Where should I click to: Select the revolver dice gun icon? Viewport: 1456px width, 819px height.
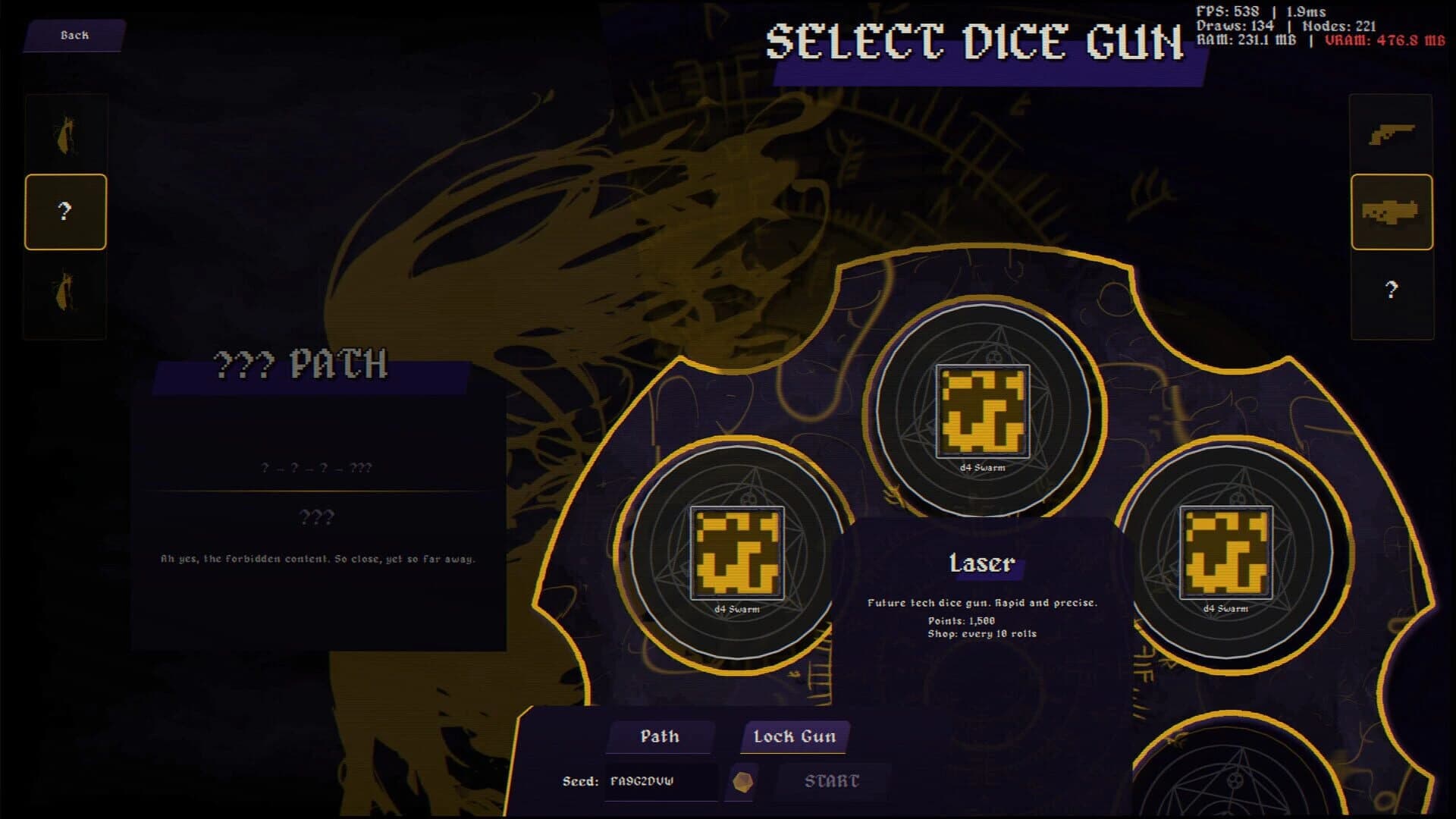1390,135
